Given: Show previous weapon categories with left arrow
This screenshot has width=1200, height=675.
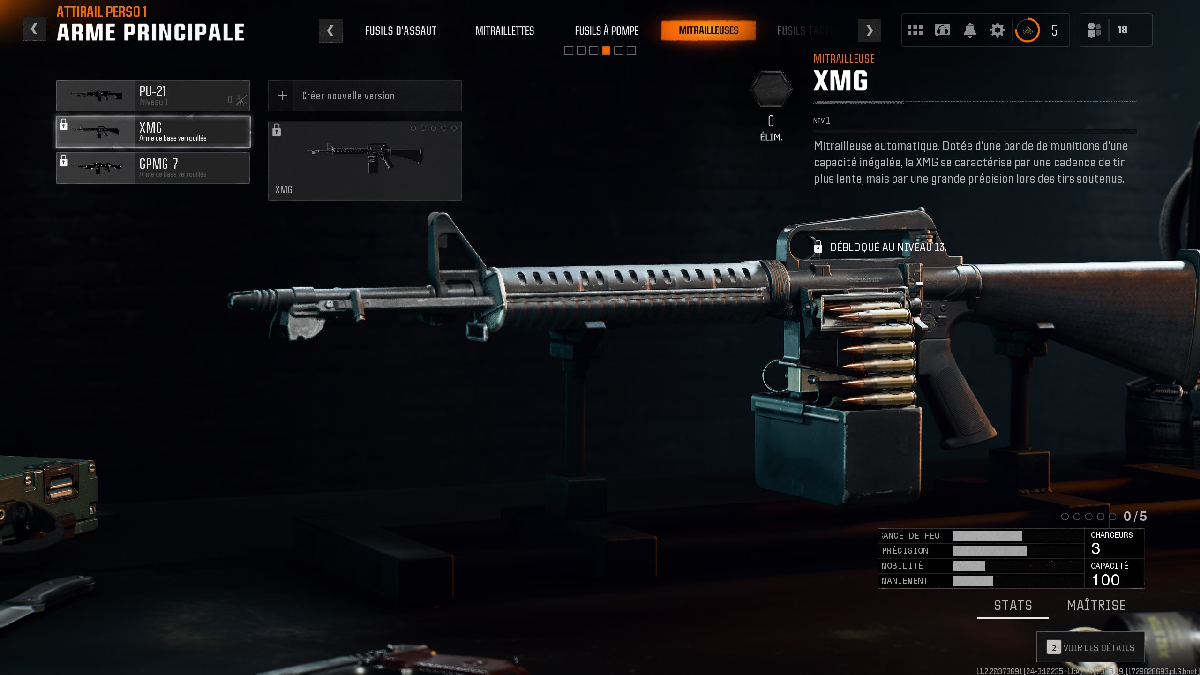Looking at the screenshot, I should (x=331, y=31).
